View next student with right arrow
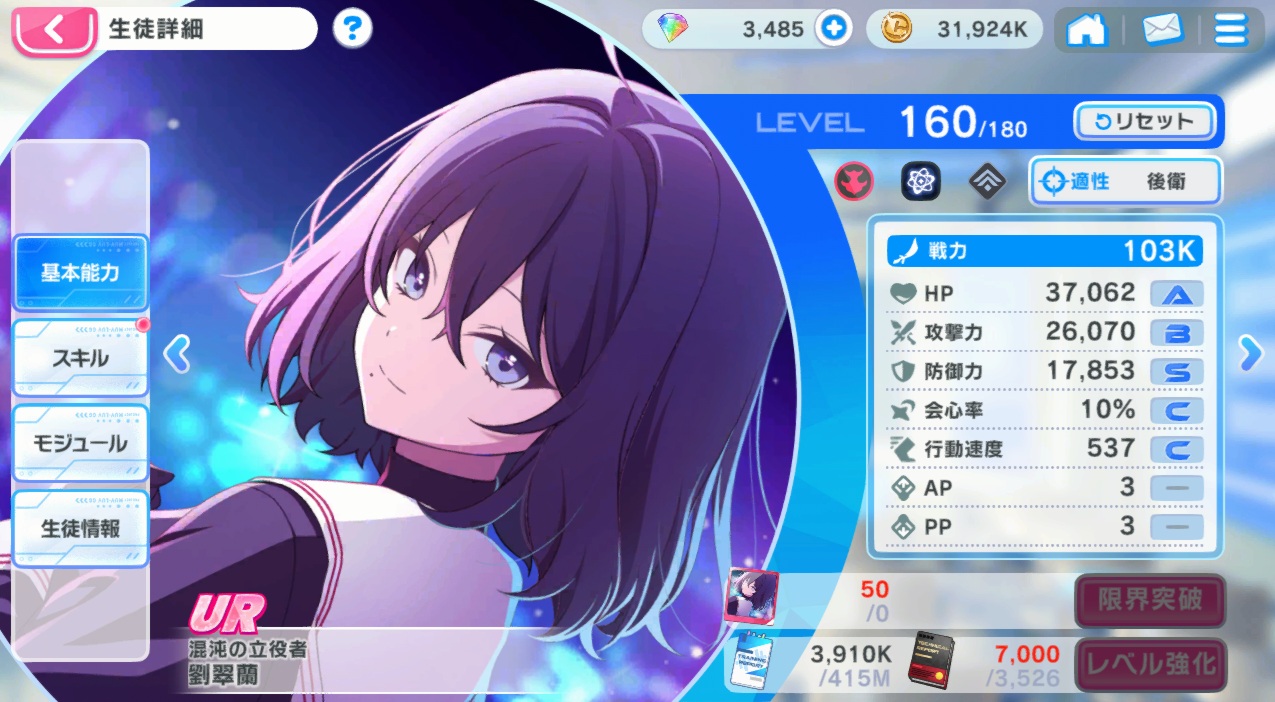Image resolution: width=1275 pixels, height=702 pixels. click(1250, 351)
